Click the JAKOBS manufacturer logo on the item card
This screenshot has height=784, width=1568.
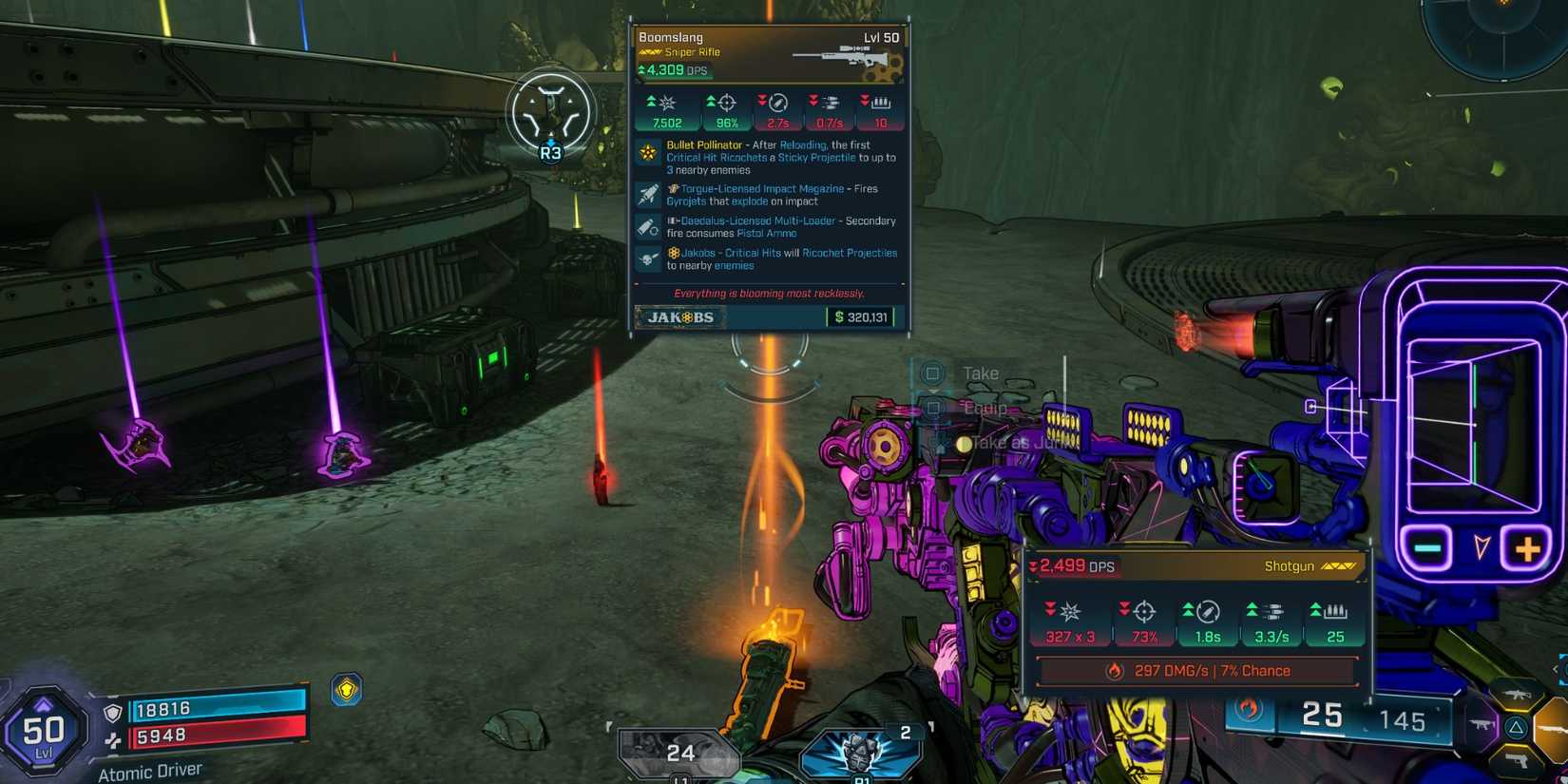click(679, 317)
